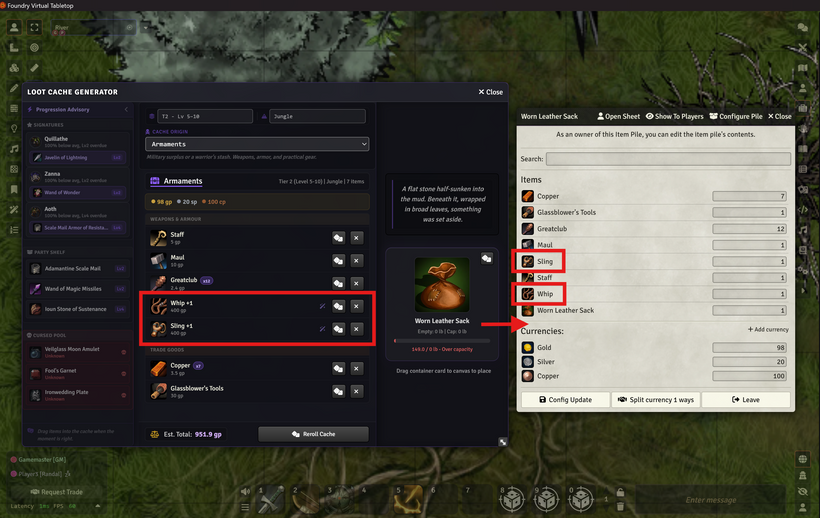Screen dimensions: 820x518
Task: Select the Greatclub in the item pile
Action: point(554,228)
